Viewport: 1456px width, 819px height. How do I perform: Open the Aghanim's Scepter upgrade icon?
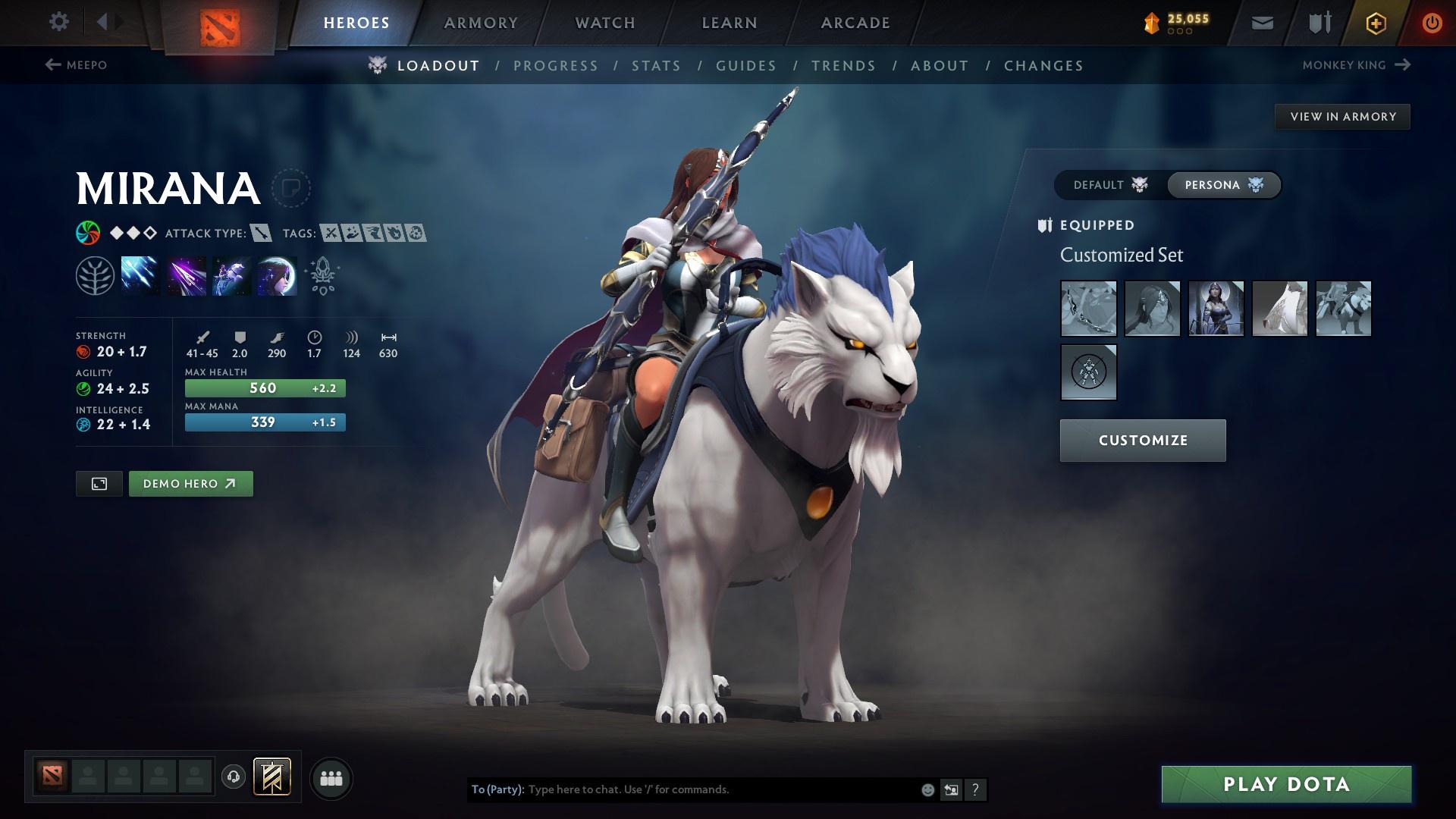coord(322,275)
